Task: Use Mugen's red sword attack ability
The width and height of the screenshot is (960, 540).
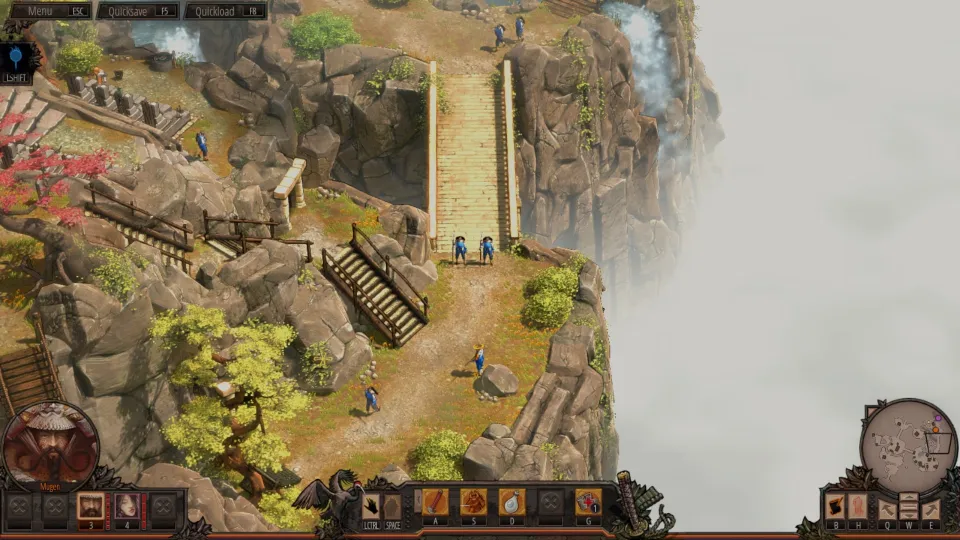Action: point(436,502)
